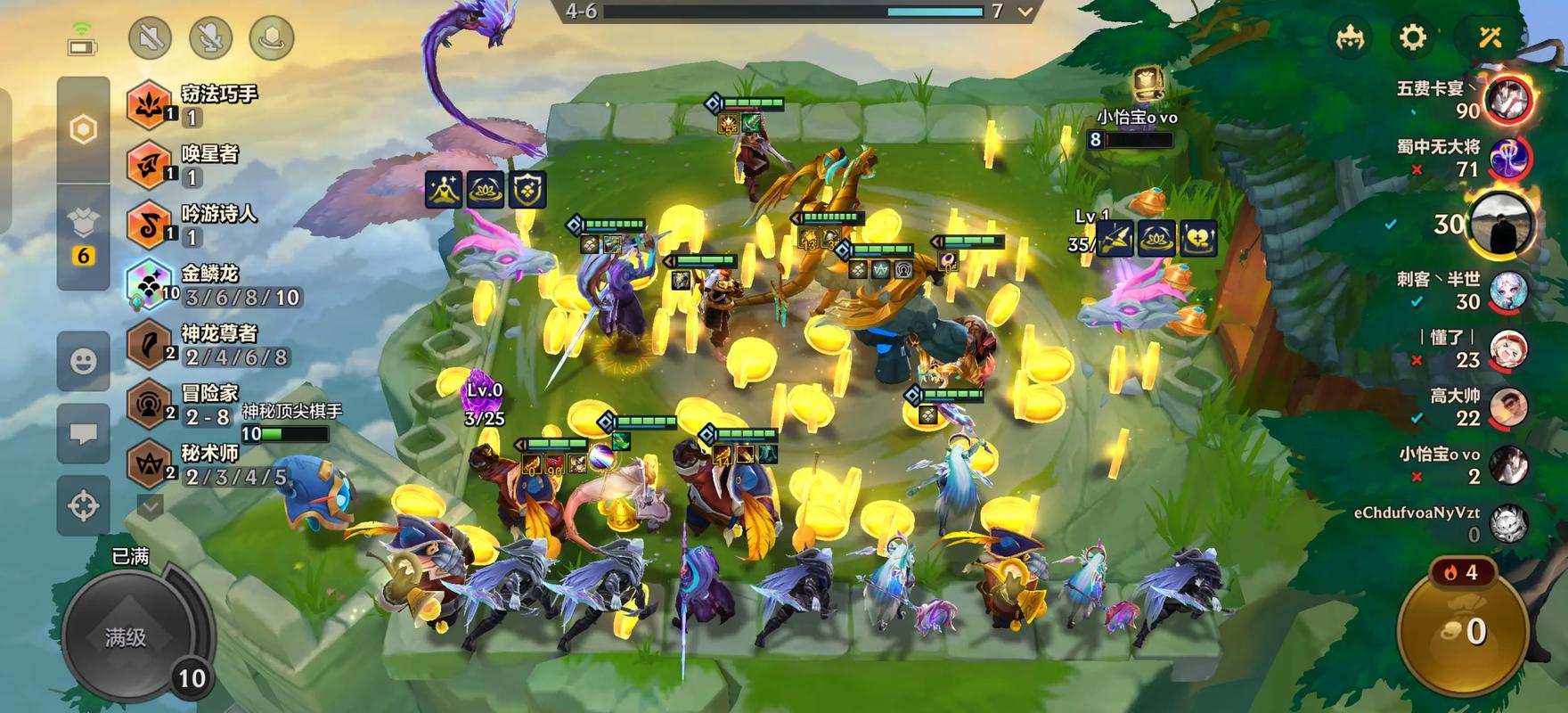This screenshot has width=1568, height=713.
Task: Click the 满级 level button
Action: 126,637
